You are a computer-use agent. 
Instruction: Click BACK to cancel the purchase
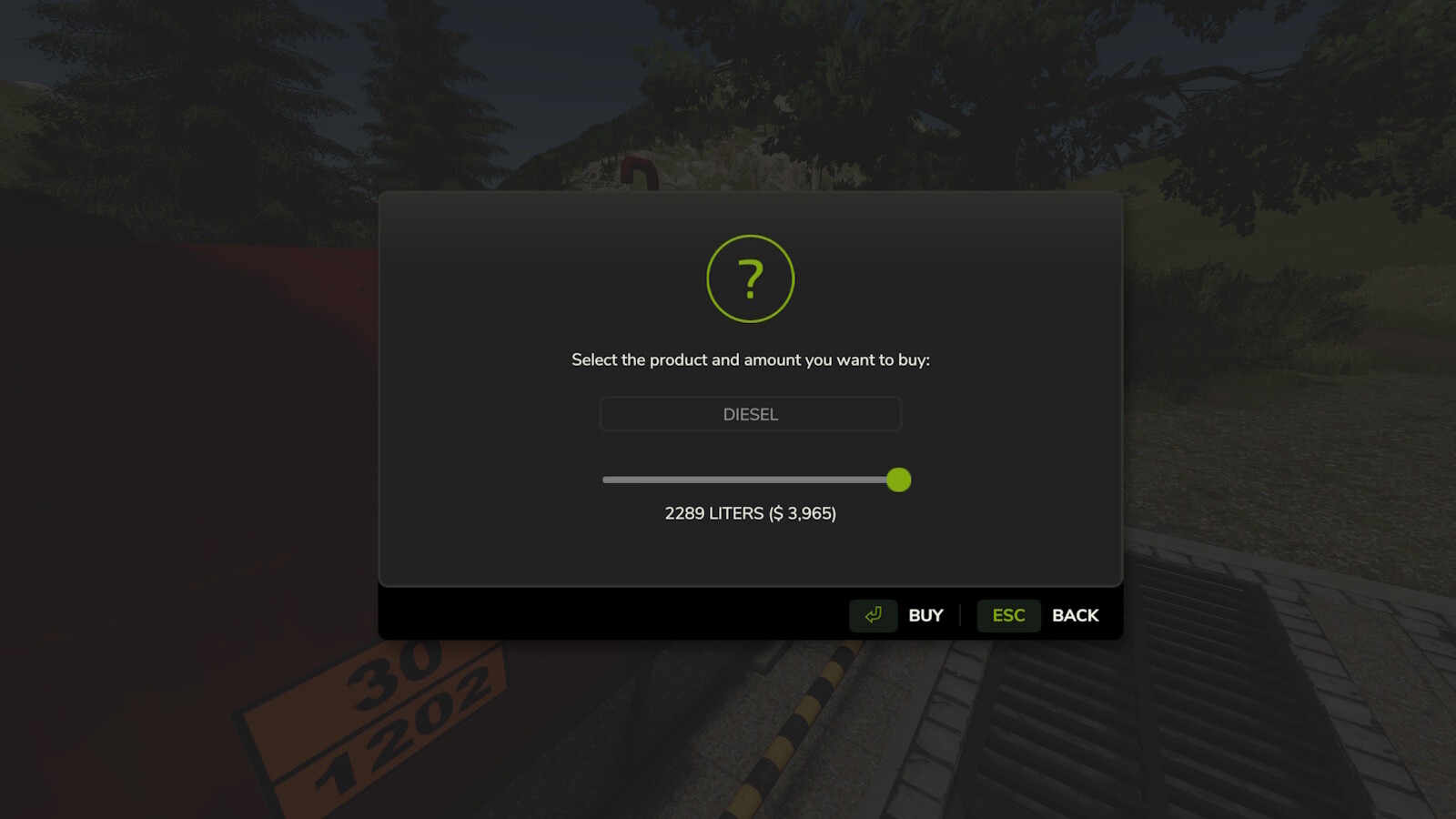pos(1075,615)
